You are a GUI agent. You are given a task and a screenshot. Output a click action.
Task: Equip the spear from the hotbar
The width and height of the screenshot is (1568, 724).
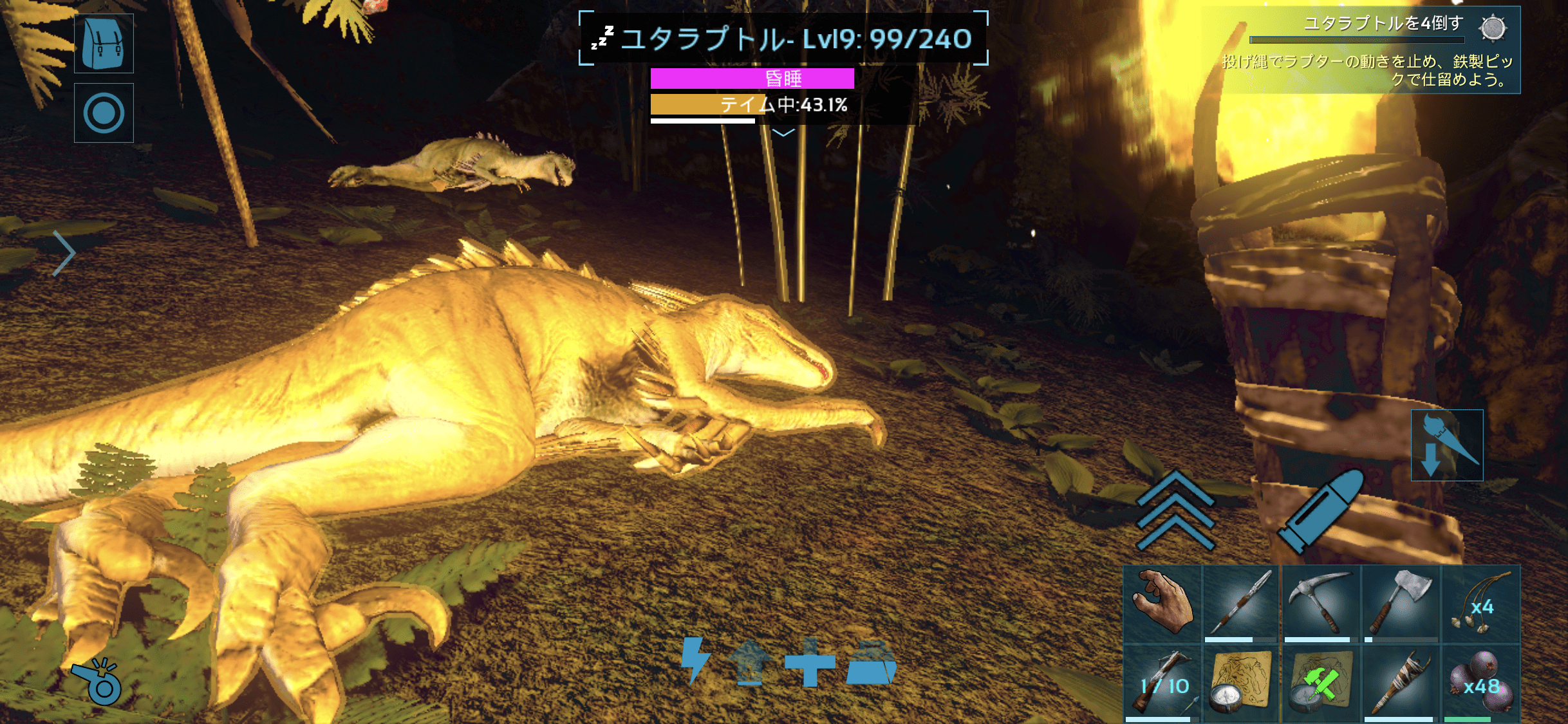pyautogui.click(x=1241, y=604)
